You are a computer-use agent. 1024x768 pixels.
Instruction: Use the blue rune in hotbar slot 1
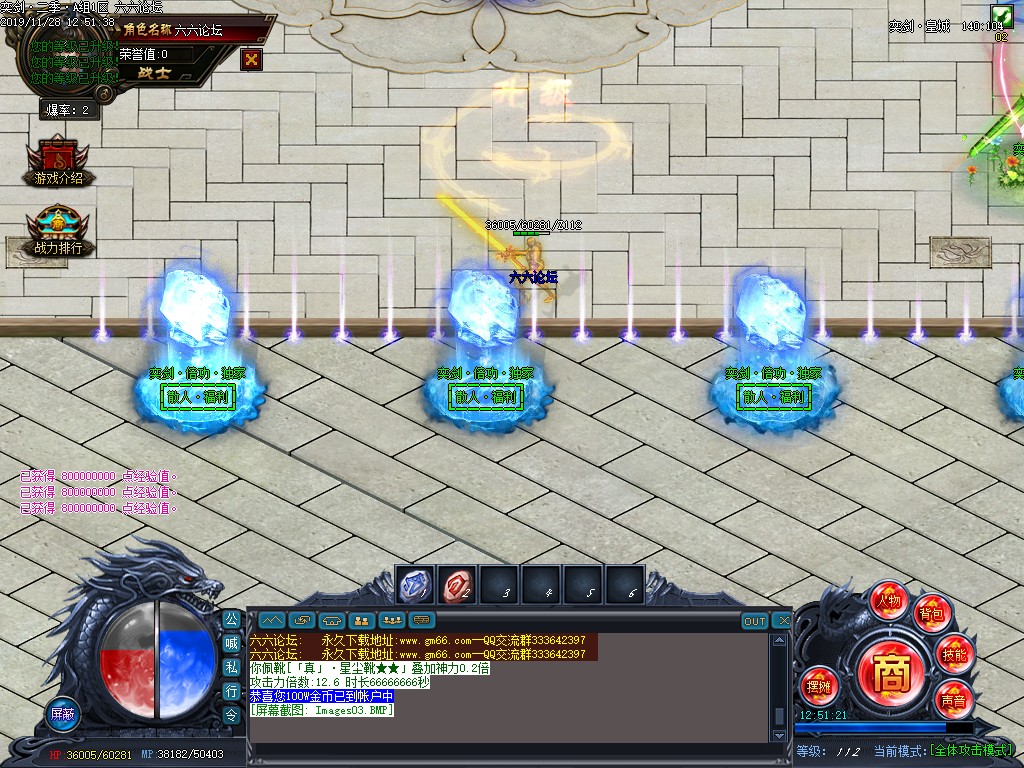(x=415, y=587)
